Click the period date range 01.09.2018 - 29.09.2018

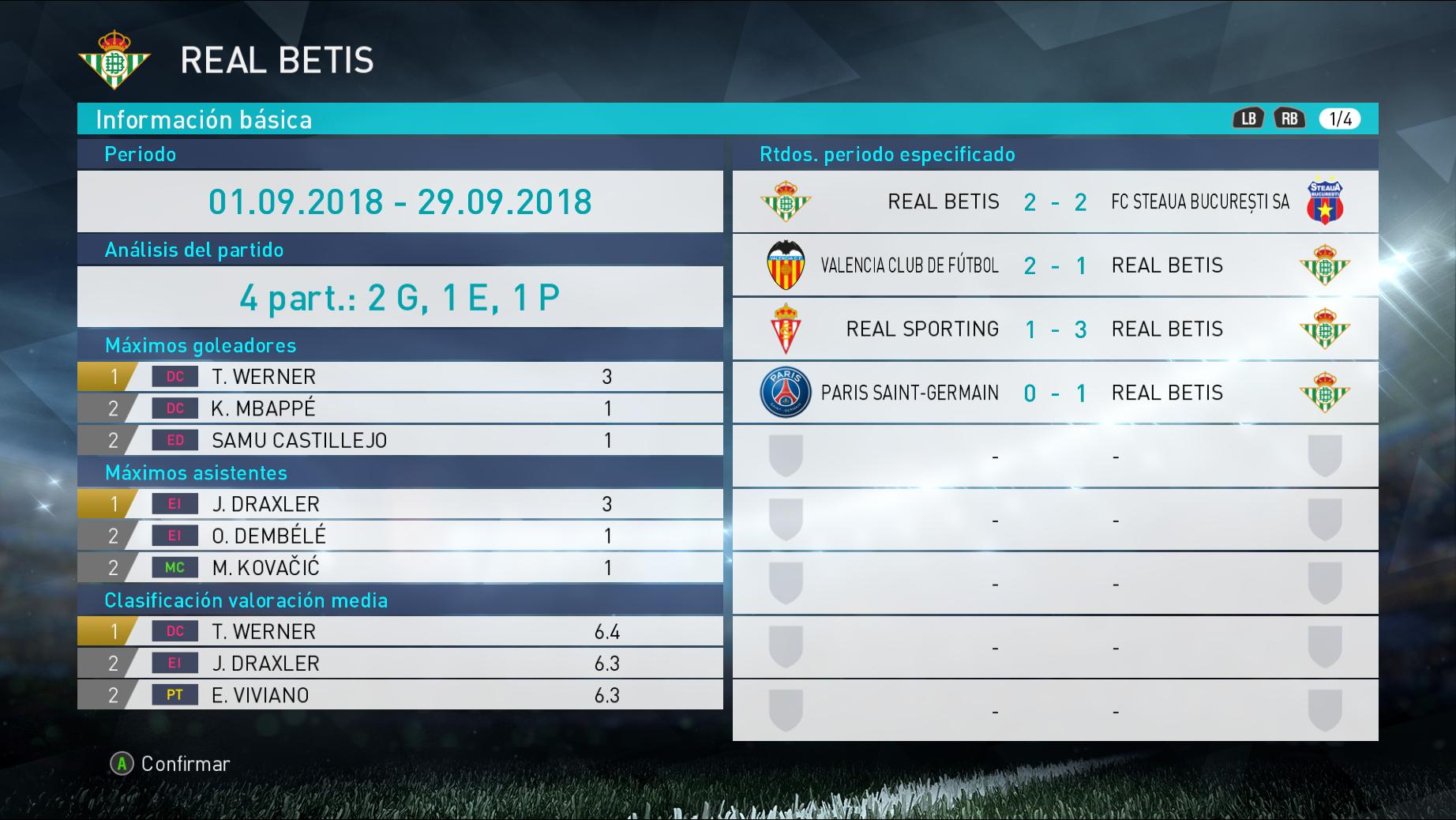click(400, 201)
